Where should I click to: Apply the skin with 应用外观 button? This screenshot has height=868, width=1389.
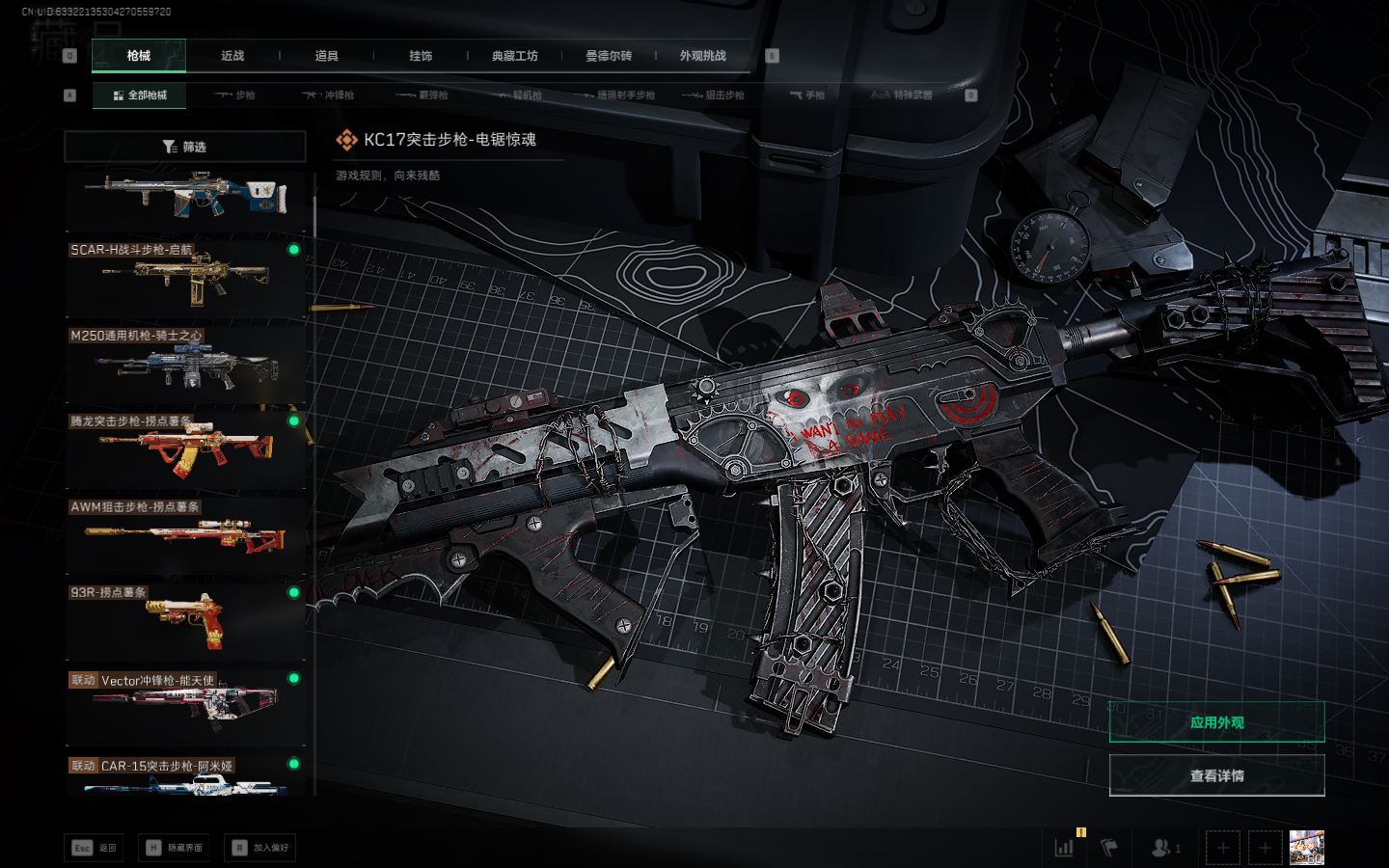pyautogui.click(x=1216, y=722)
